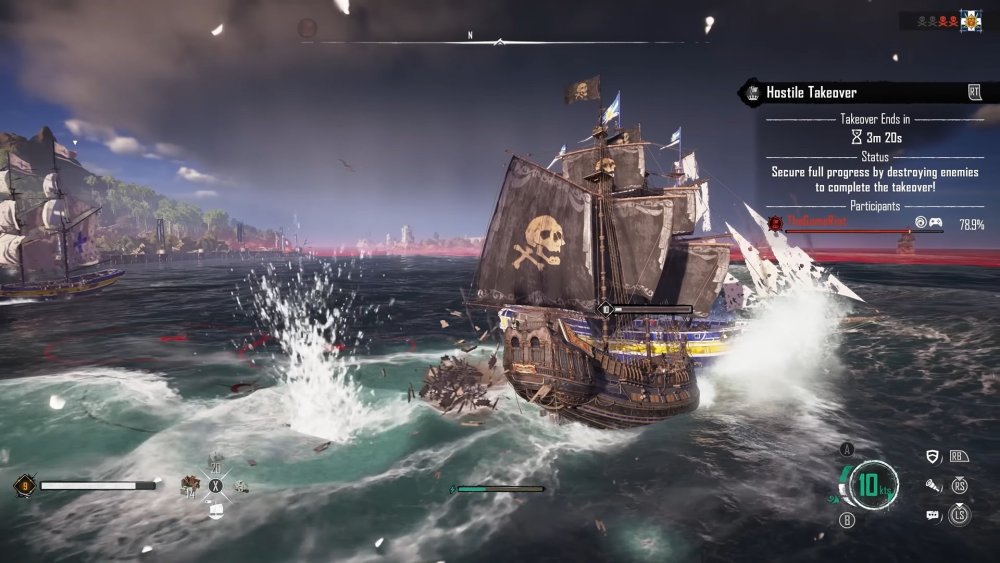Click the 10 kts speed gauge

(874, 486)
